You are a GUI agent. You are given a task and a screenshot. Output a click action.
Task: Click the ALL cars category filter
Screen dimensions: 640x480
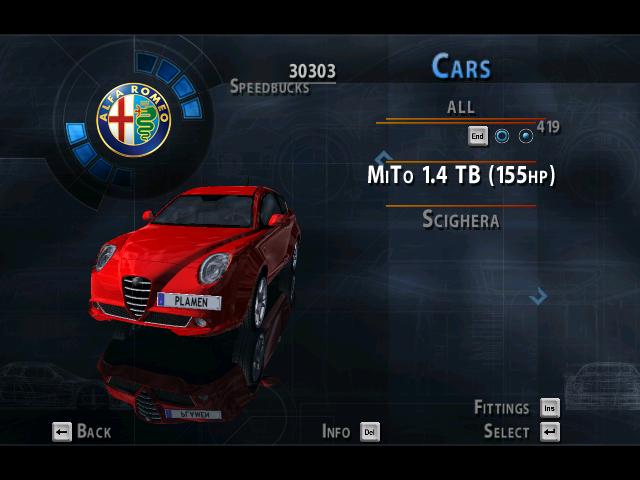pos(461,107)
